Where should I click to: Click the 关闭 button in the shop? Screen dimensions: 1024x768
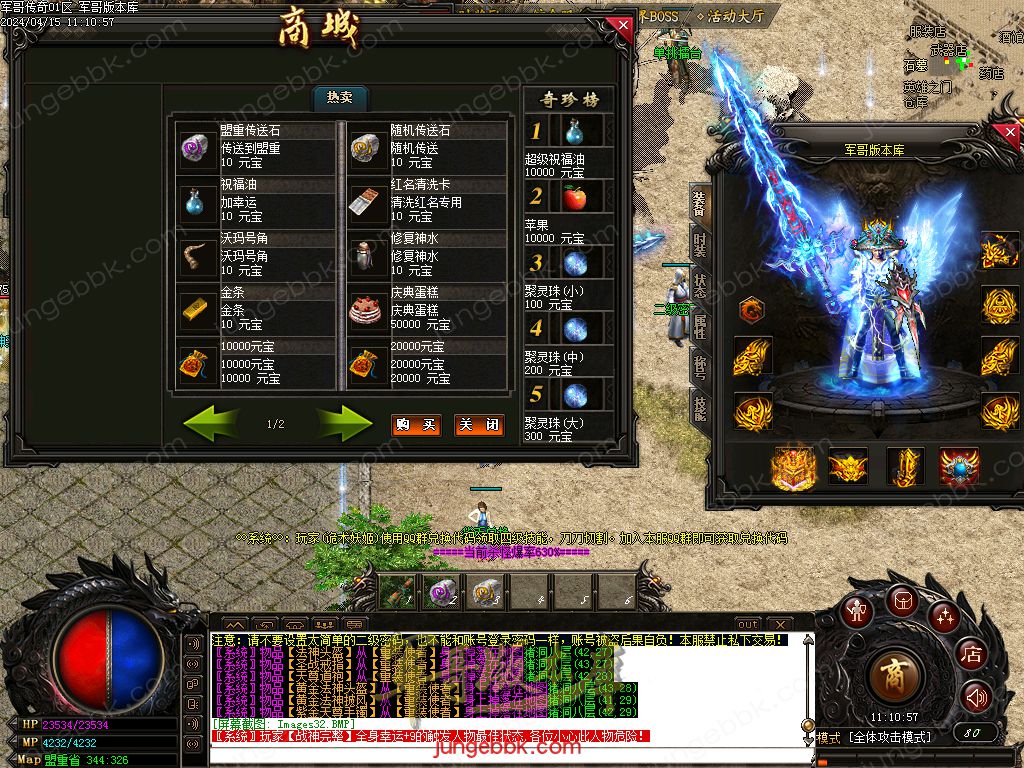pyautogui.click(x=478, y=425)
